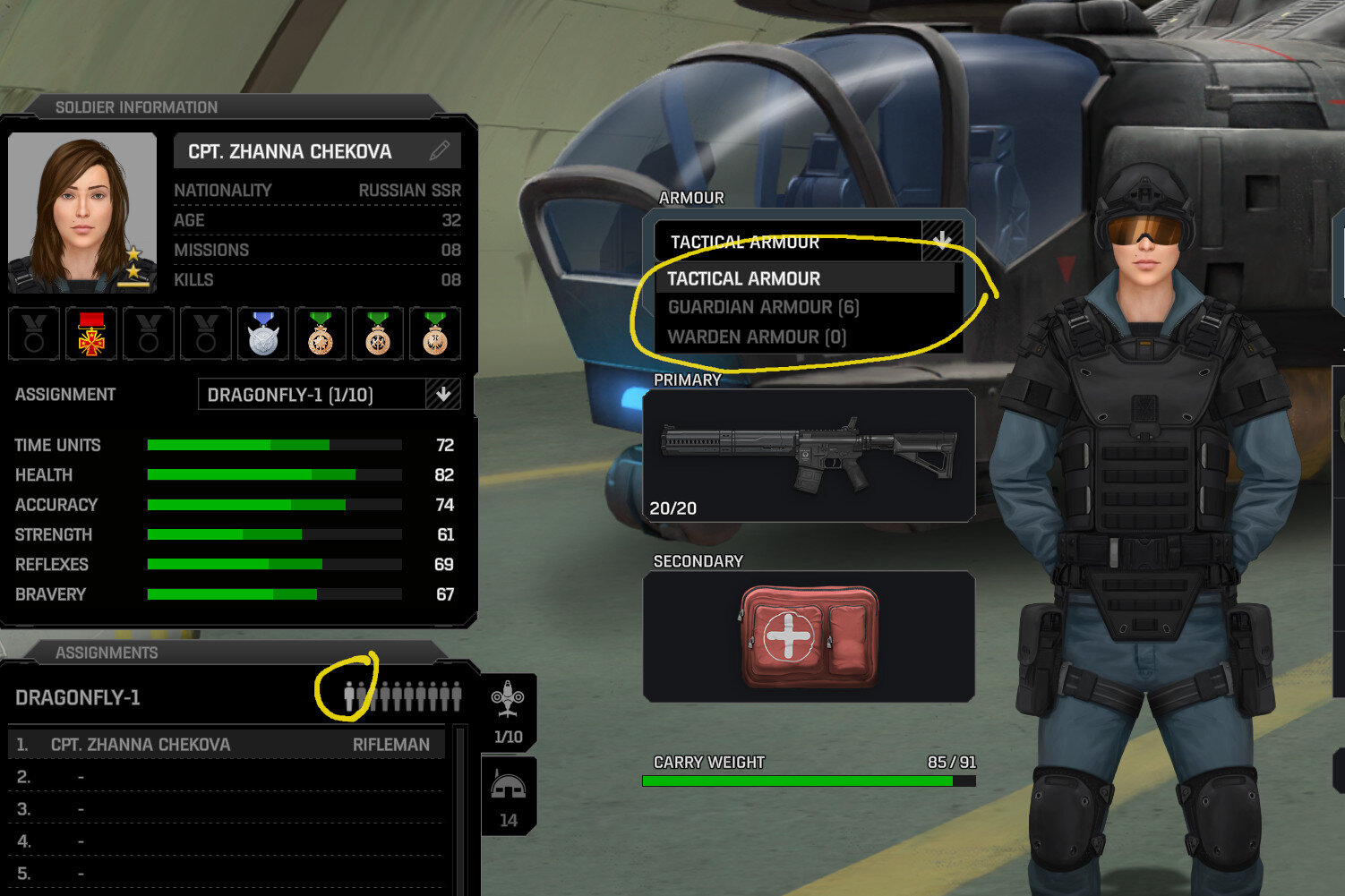Open the Dragonfly-1 assignment dropdown

click(x=442, y=395)
